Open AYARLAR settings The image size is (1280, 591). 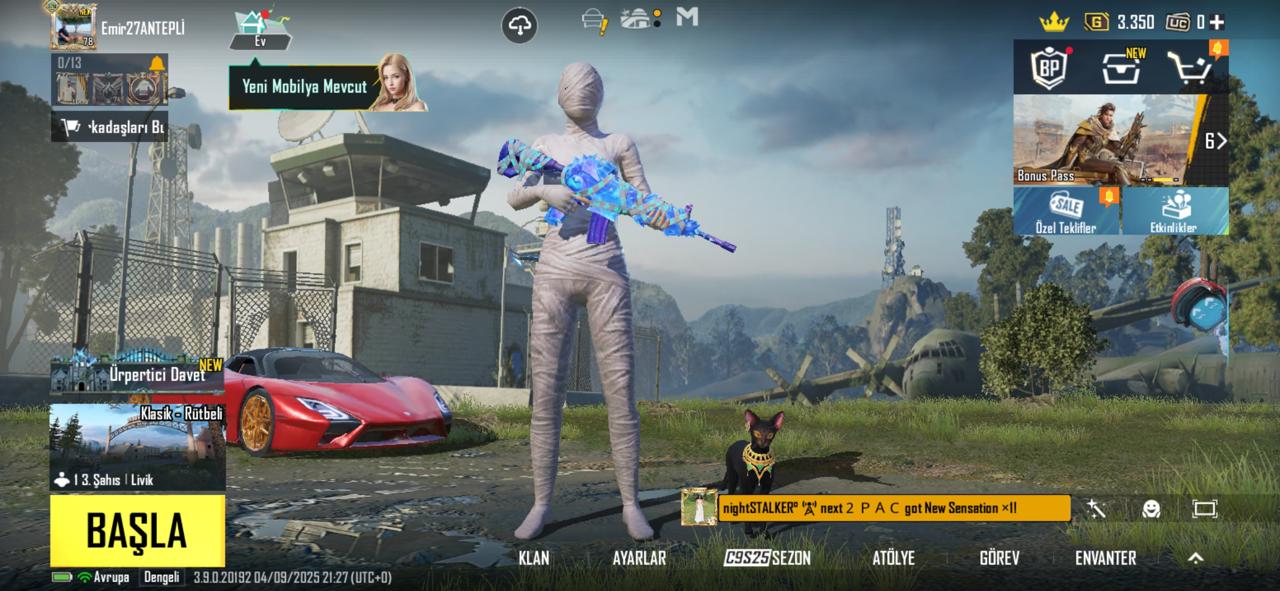639,558
